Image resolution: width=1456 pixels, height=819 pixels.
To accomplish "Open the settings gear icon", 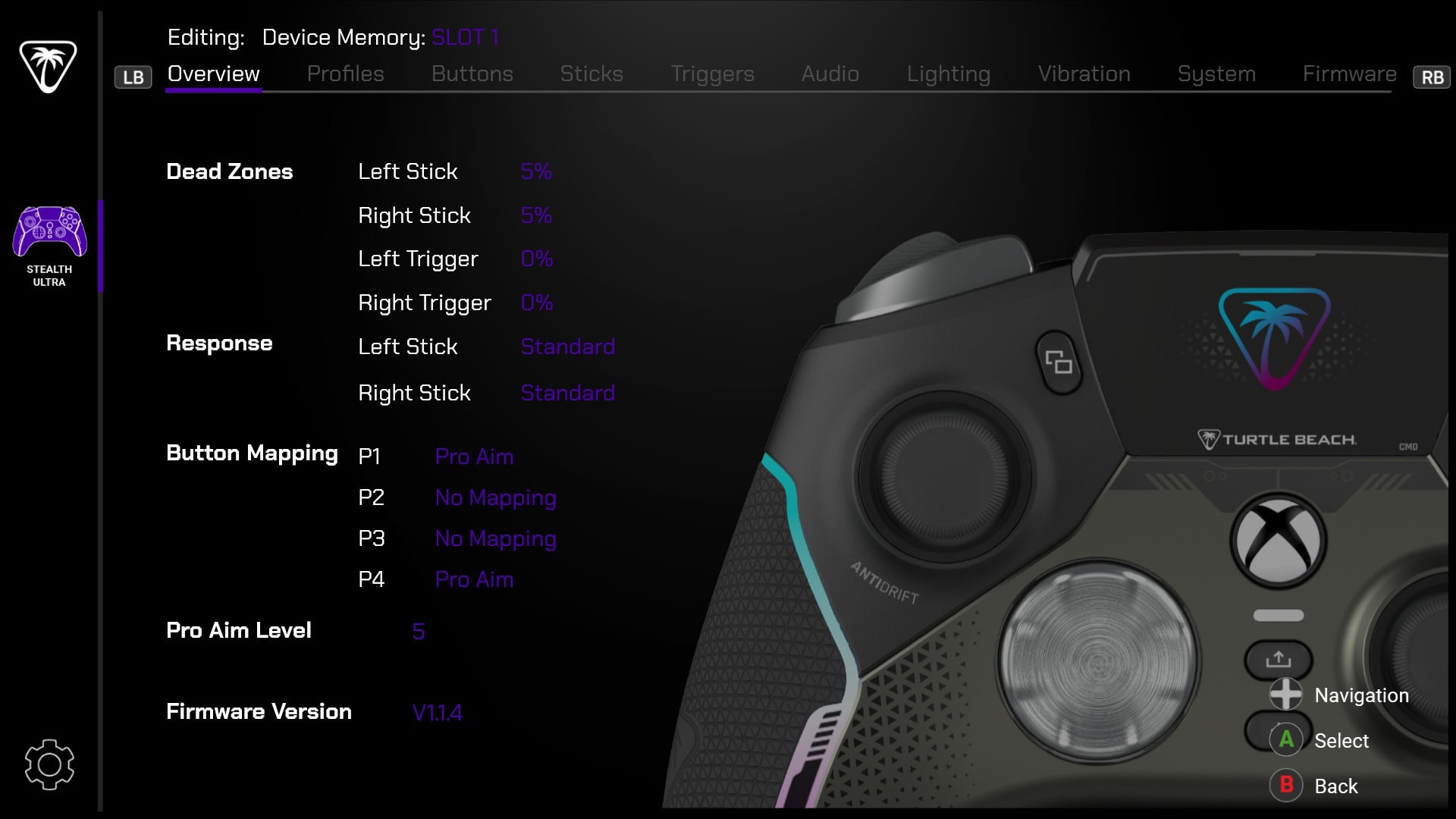I will (x=49, y=764).
